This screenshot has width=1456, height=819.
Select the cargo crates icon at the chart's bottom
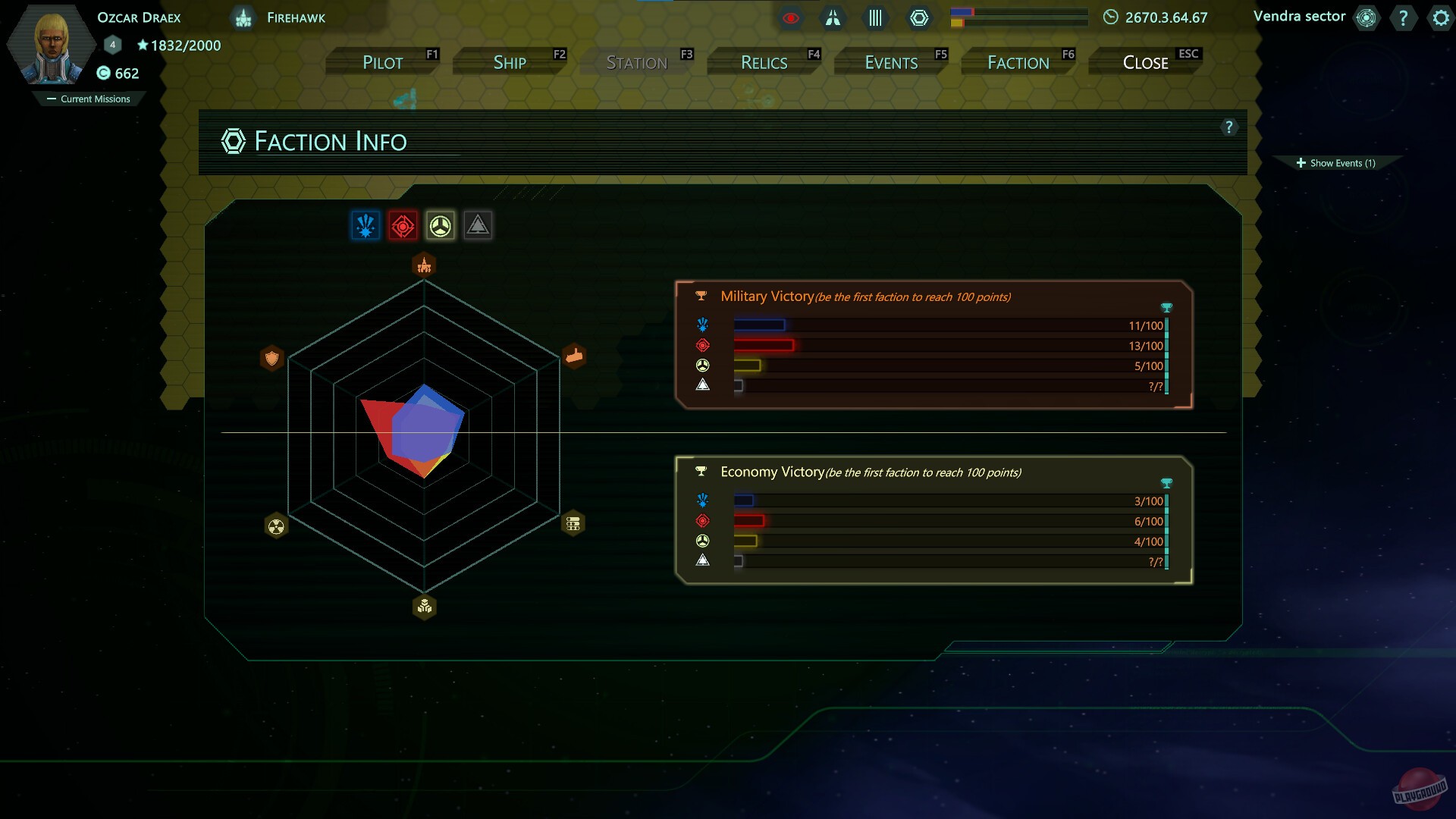click(x=423, y=606)
